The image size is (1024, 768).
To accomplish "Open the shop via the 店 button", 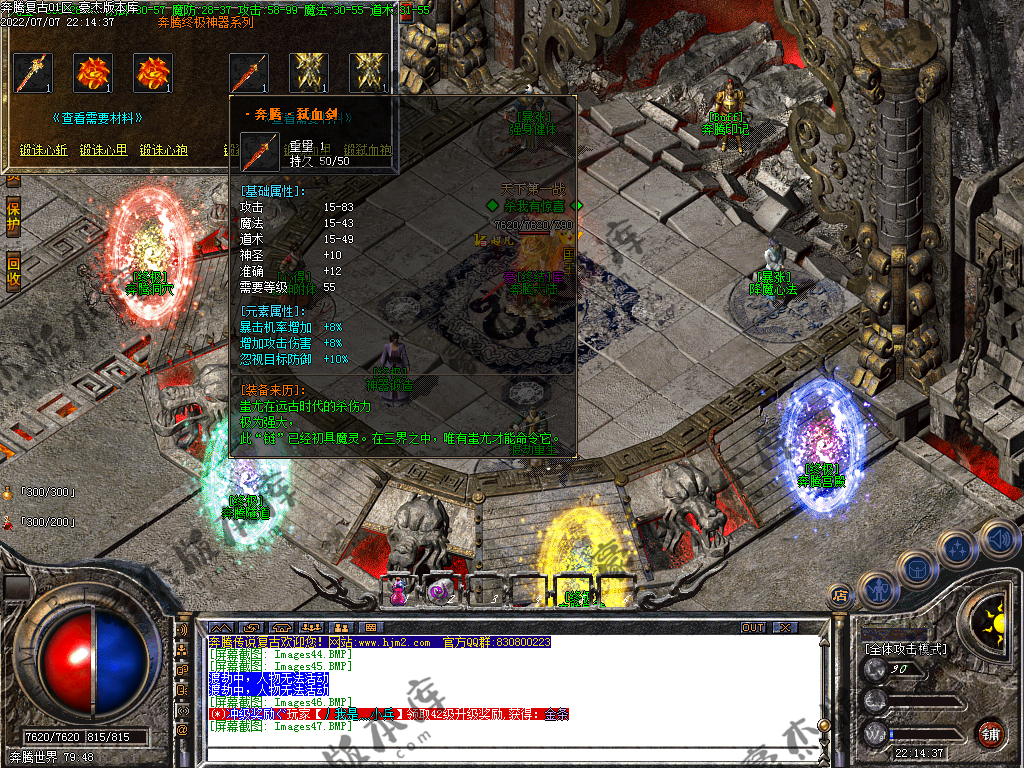I will pyautogui.click(x=841, y=595).
